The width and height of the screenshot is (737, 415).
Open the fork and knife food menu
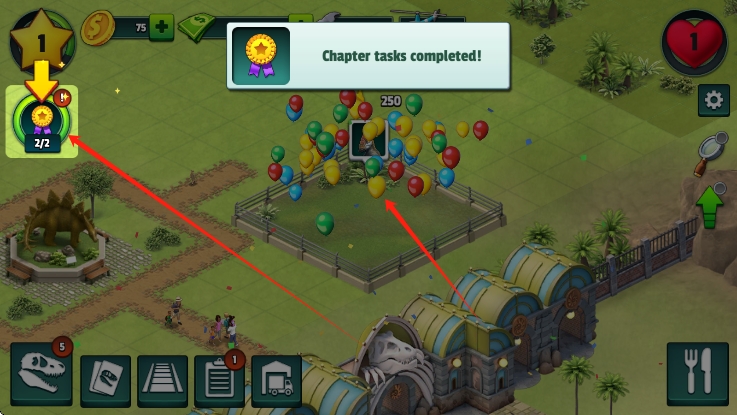tap(699, 374)
